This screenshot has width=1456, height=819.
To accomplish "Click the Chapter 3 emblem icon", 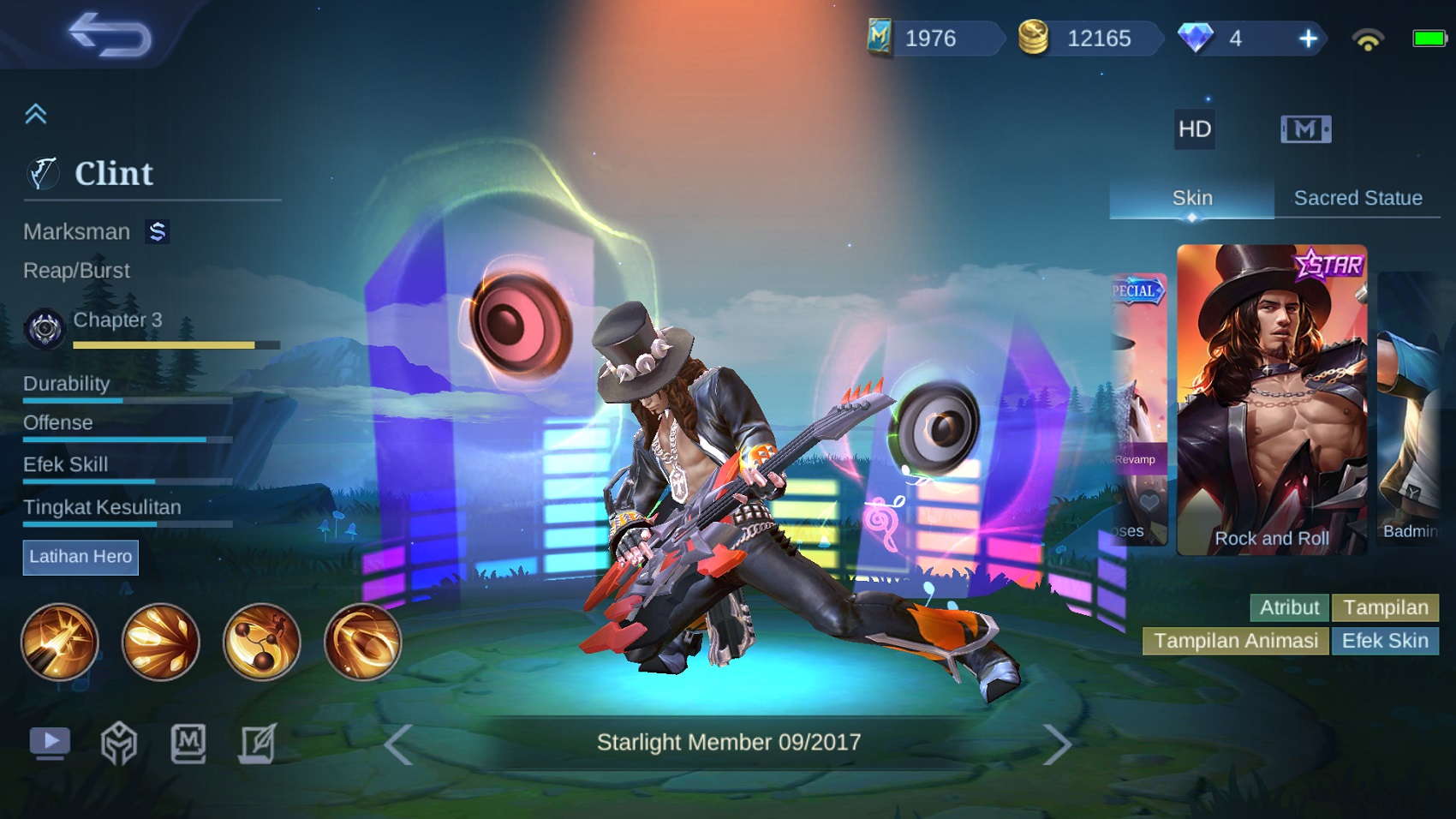I will point(45,328).
